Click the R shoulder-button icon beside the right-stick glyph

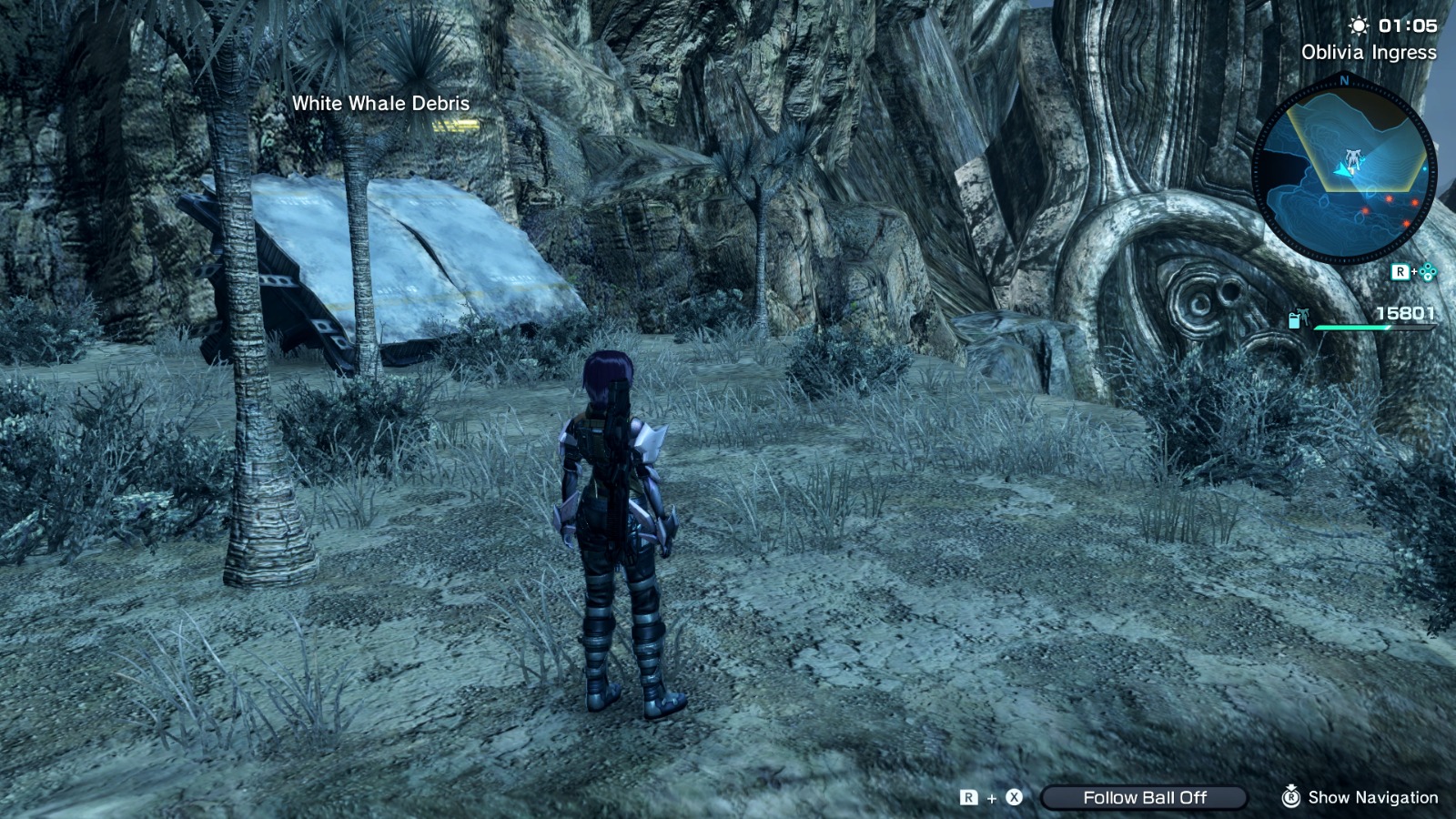(x=1400, y=270)
